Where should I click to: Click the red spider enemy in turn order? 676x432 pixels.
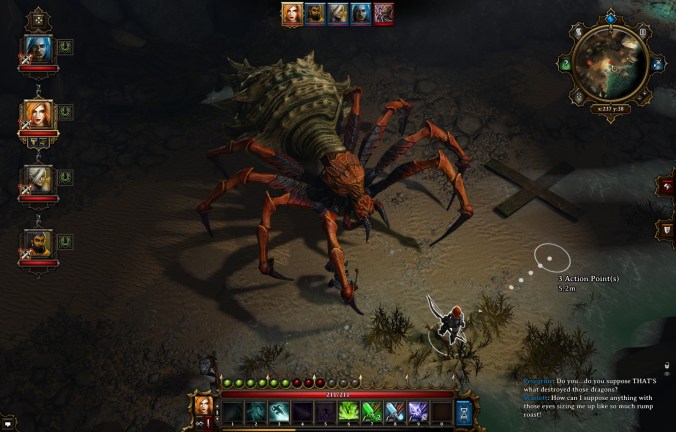383,13
